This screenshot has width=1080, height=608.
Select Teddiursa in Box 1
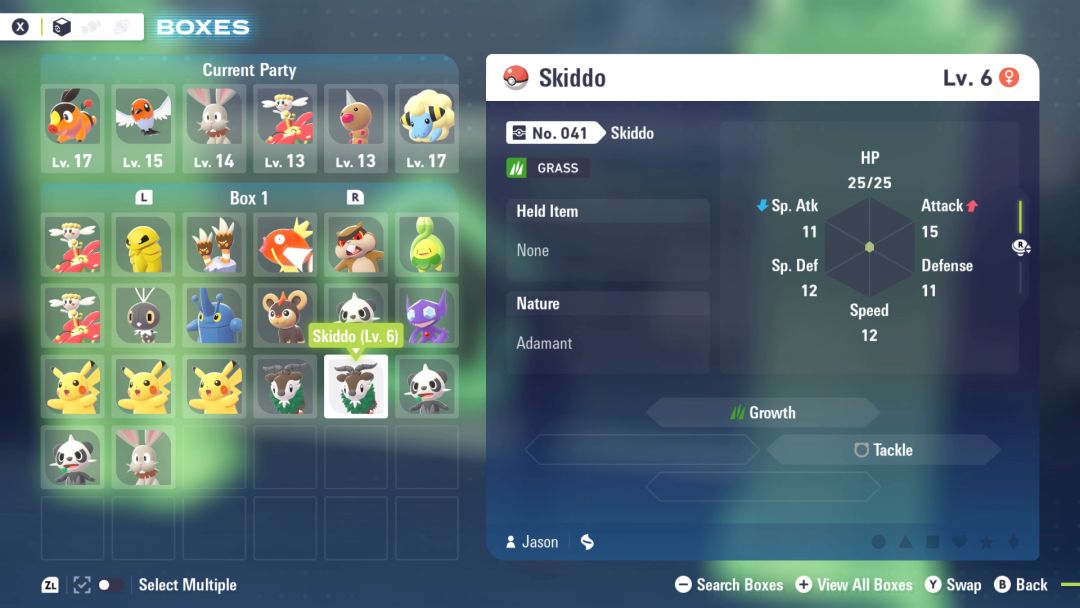285,315
